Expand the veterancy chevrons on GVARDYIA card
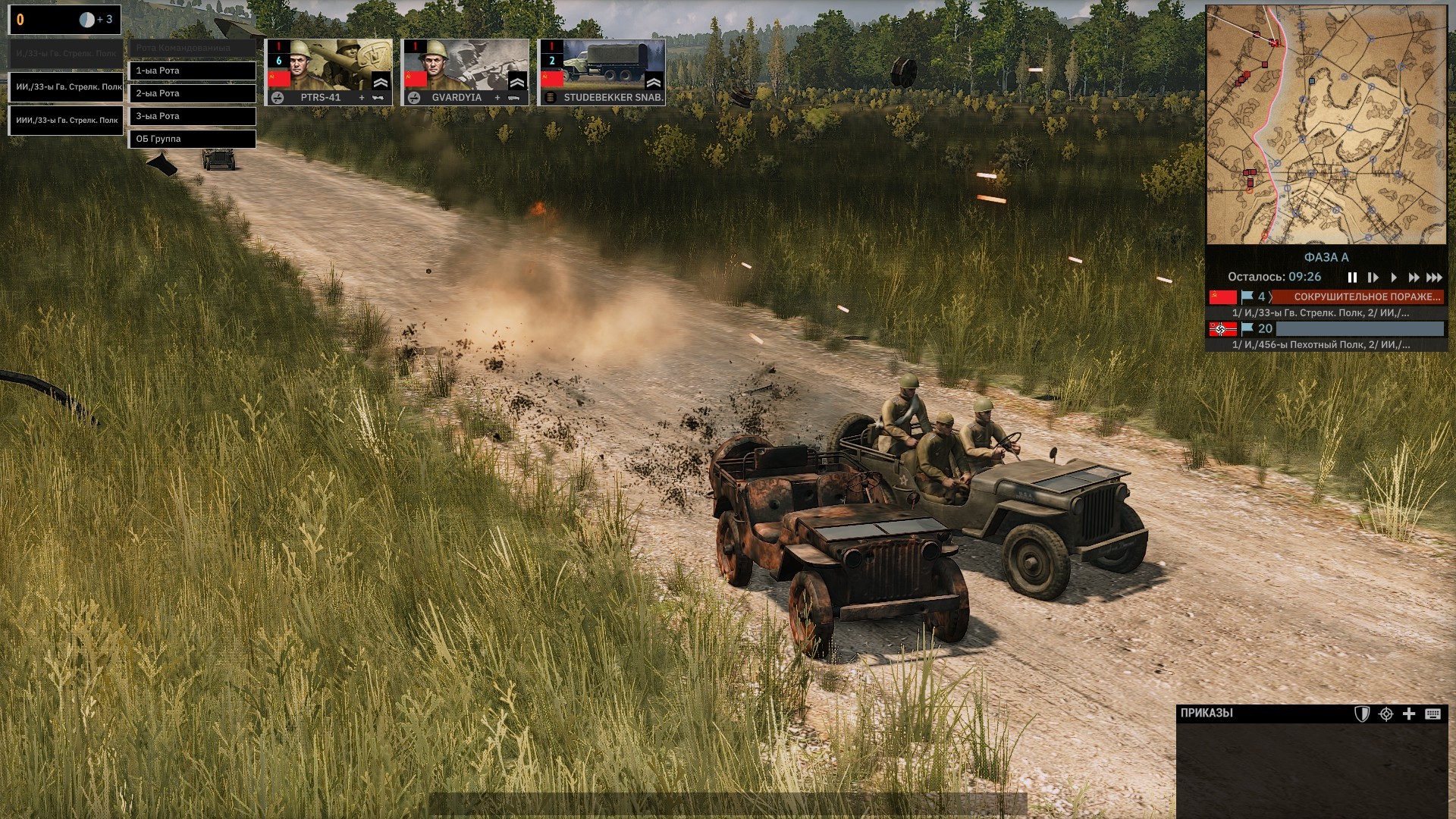 [x=516, y=82]
